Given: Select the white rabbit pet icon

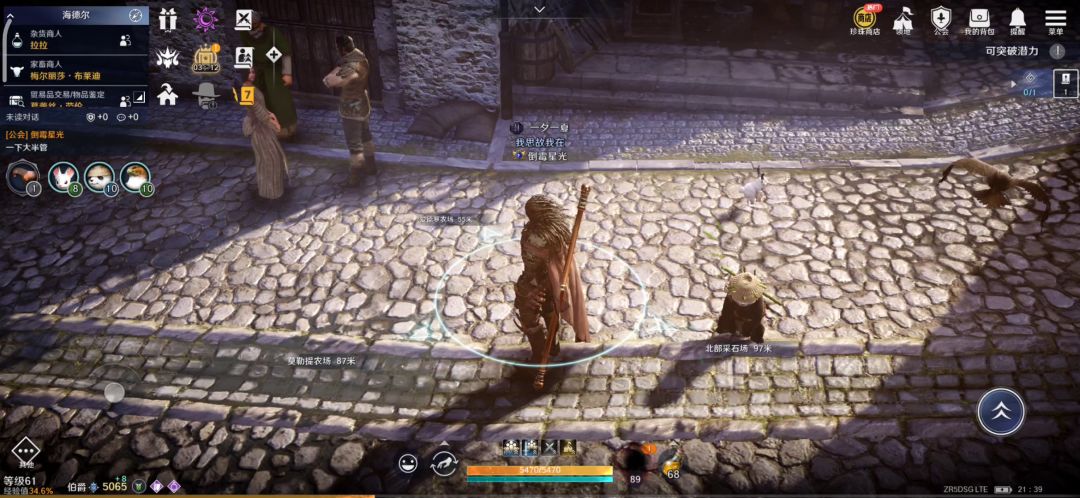Looking at the screenshot, I should pyautogui.click(x=62, y=177).
